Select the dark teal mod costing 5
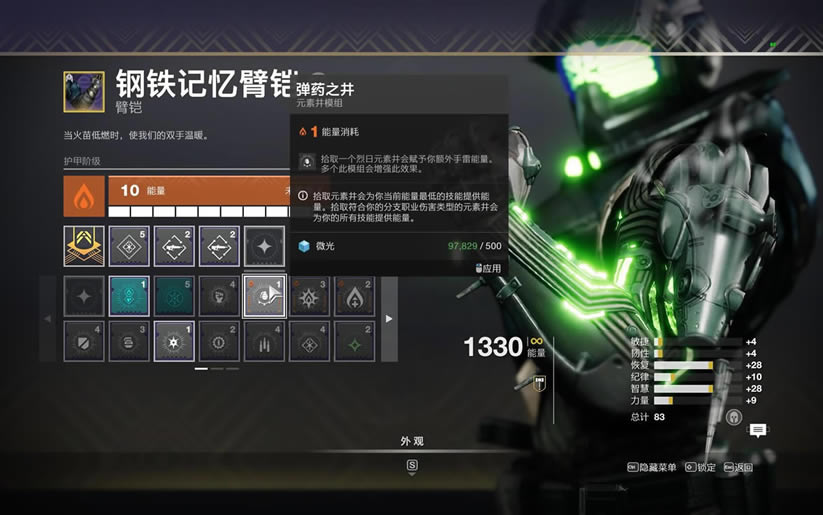The image size is (823, 515). 174,296
